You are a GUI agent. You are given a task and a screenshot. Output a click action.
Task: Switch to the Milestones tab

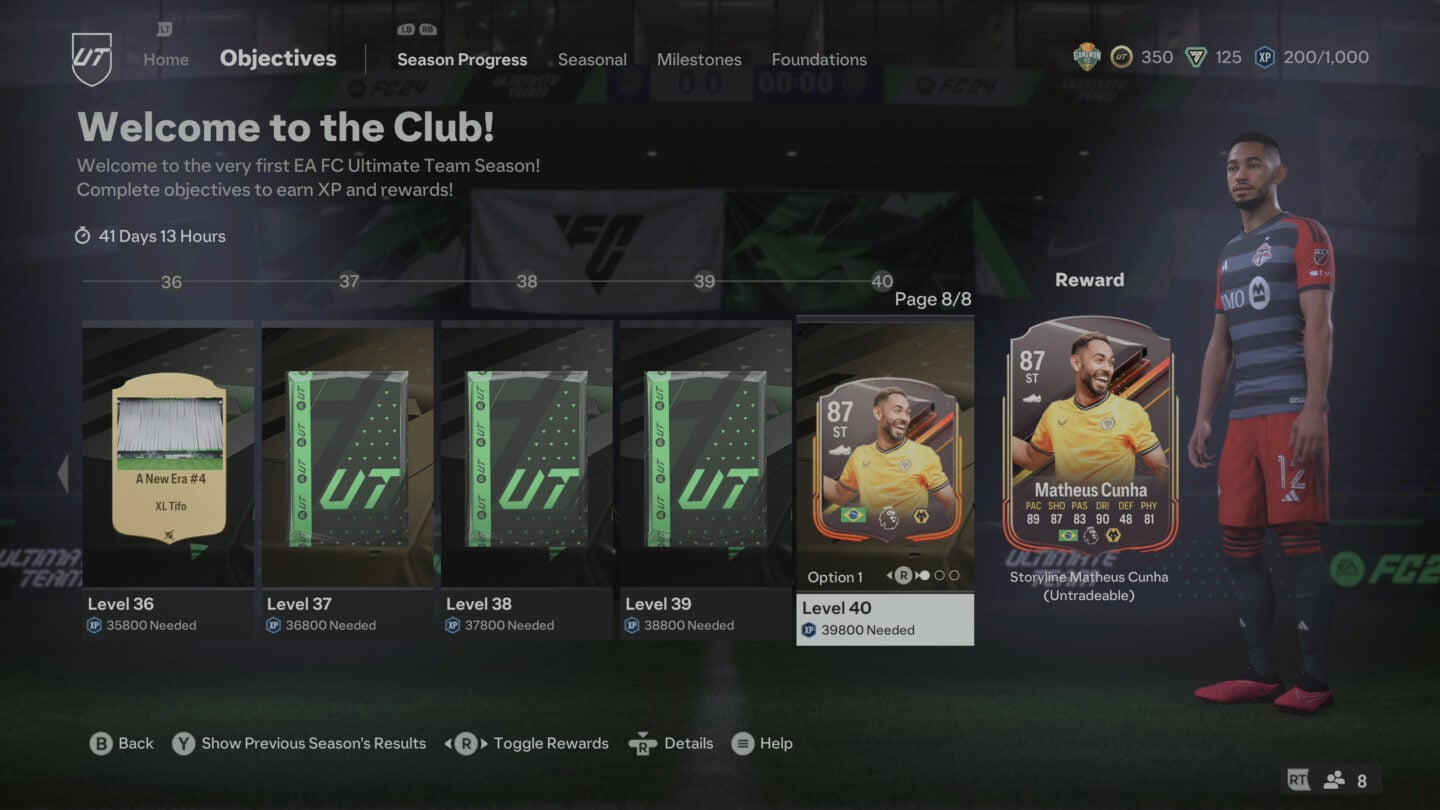click(x=699, y=60)
